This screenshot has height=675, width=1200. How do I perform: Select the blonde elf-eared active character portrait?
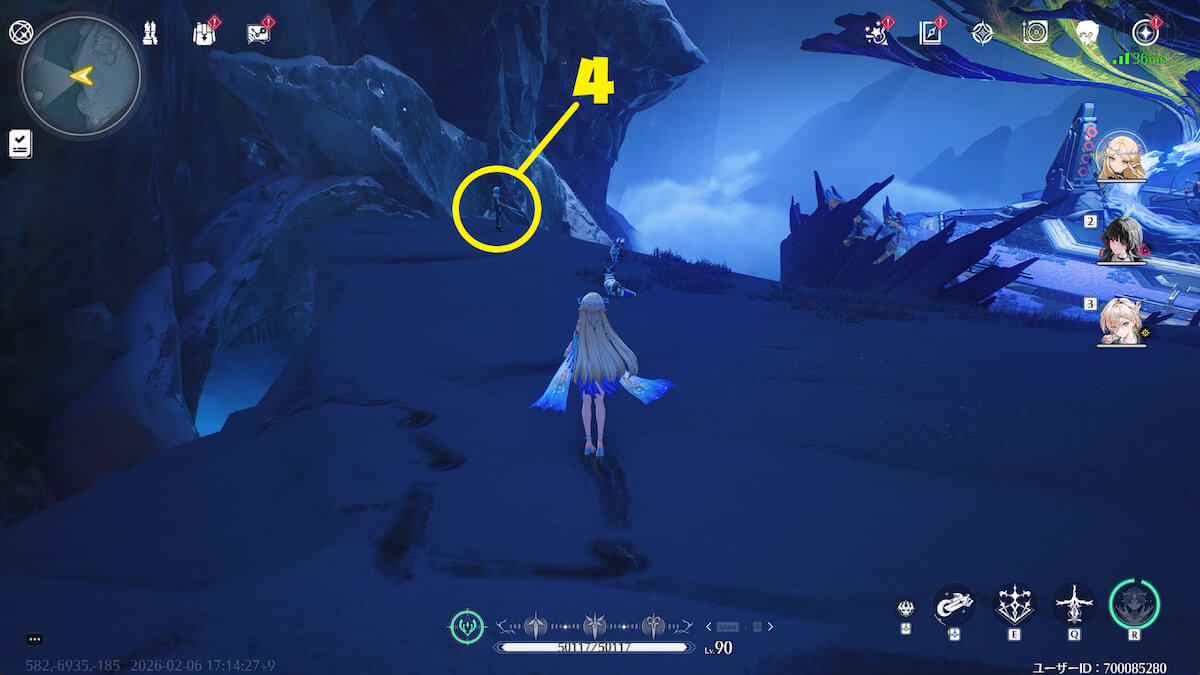tap(1121, 157)
